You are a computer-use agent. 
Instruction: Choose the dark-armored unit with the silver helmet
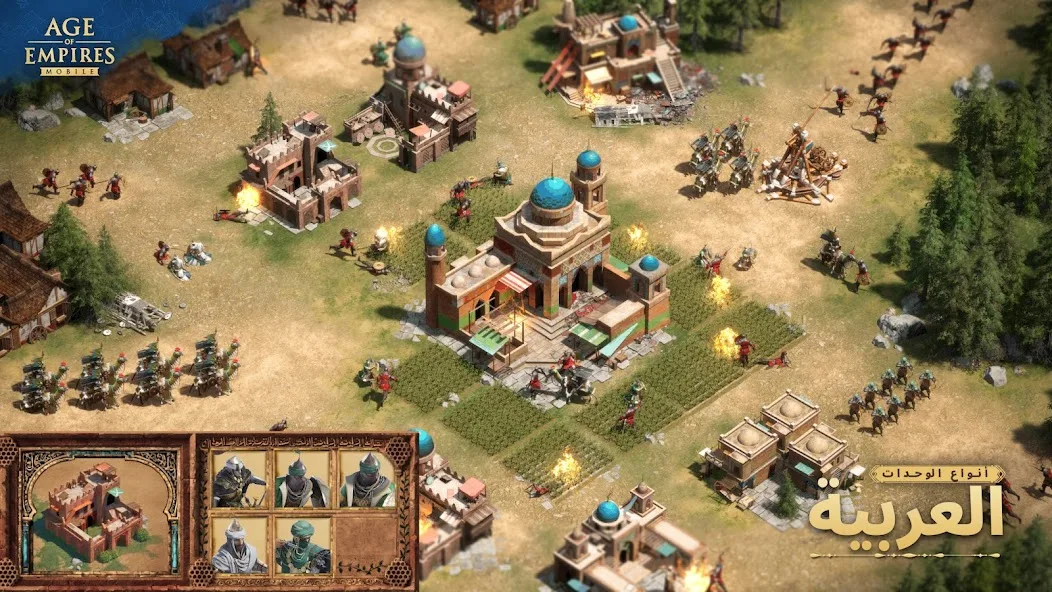(x=239, y=481)
